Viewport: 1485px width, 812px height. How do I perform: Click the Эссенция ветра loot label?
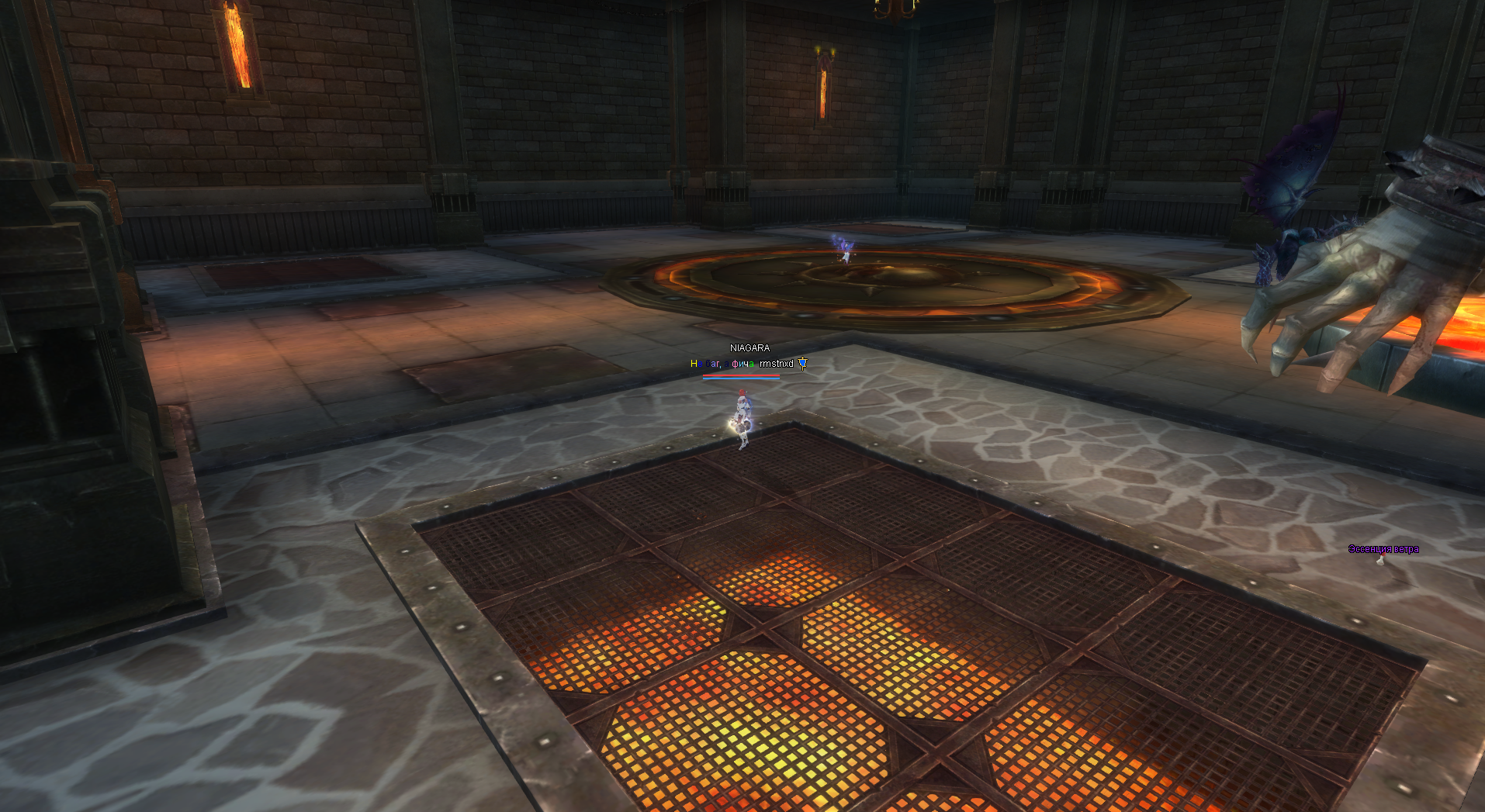1383,549
